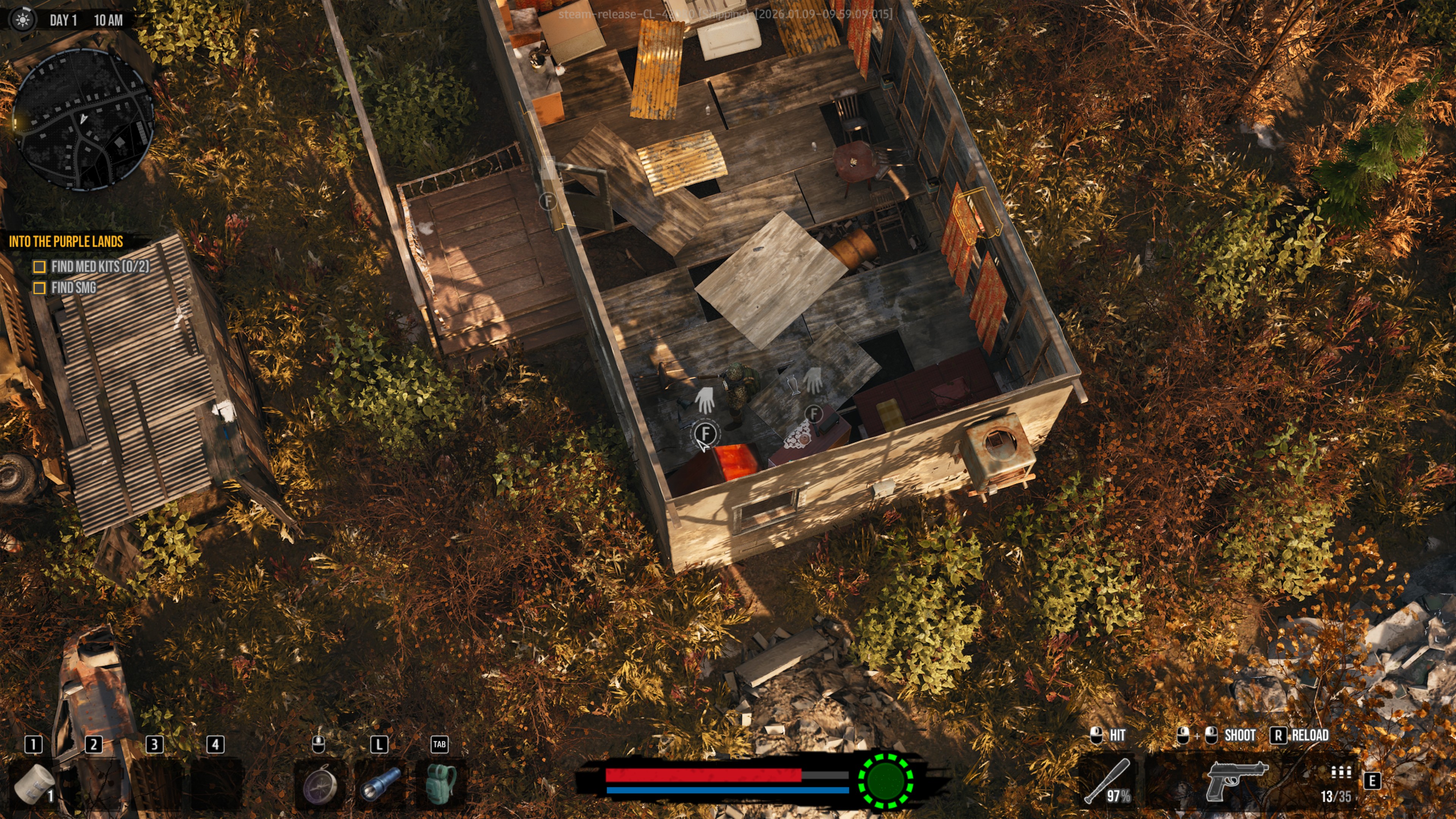Open the Into the Purple Lands quest

click(x=66, y=242)
